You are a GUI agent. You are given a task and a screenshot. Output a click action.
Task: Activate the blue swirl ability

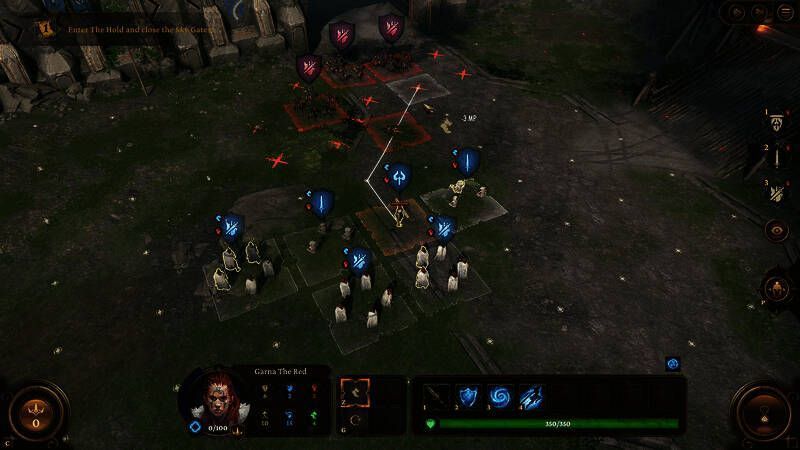(499, 395)
